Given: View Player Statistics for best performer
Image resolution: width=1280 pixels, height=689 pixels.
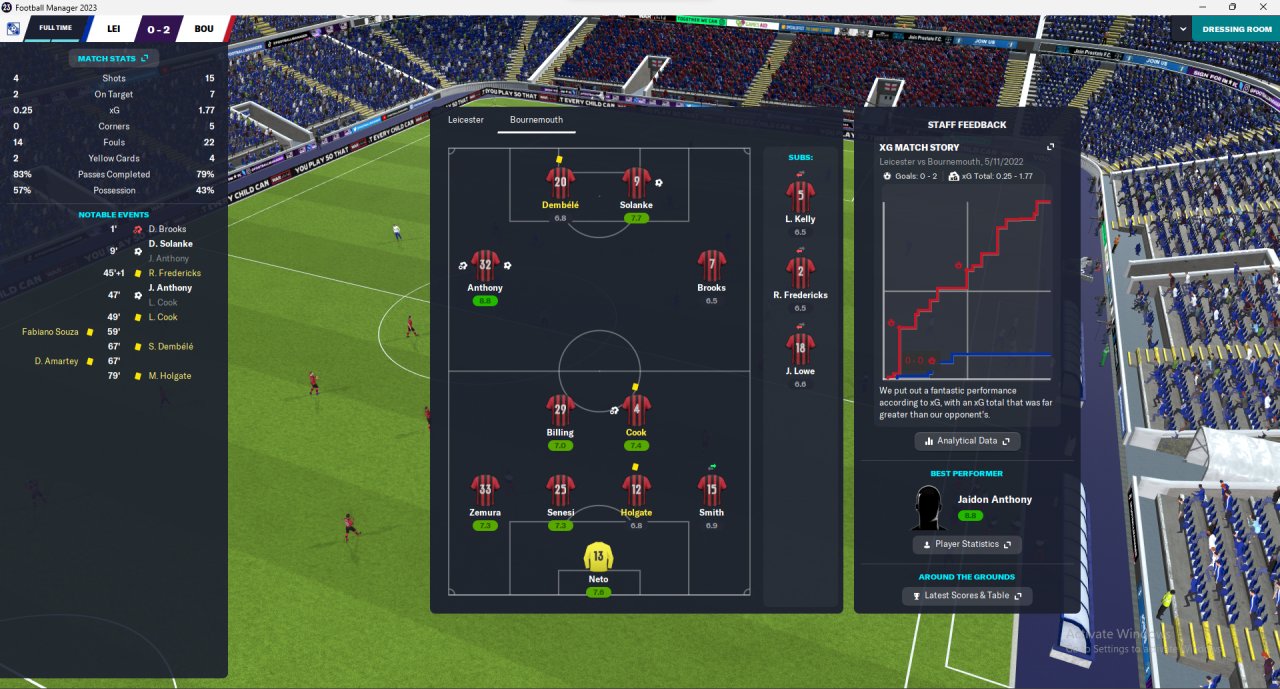Looking at the screenshot, I should click(x=967, y=544).
